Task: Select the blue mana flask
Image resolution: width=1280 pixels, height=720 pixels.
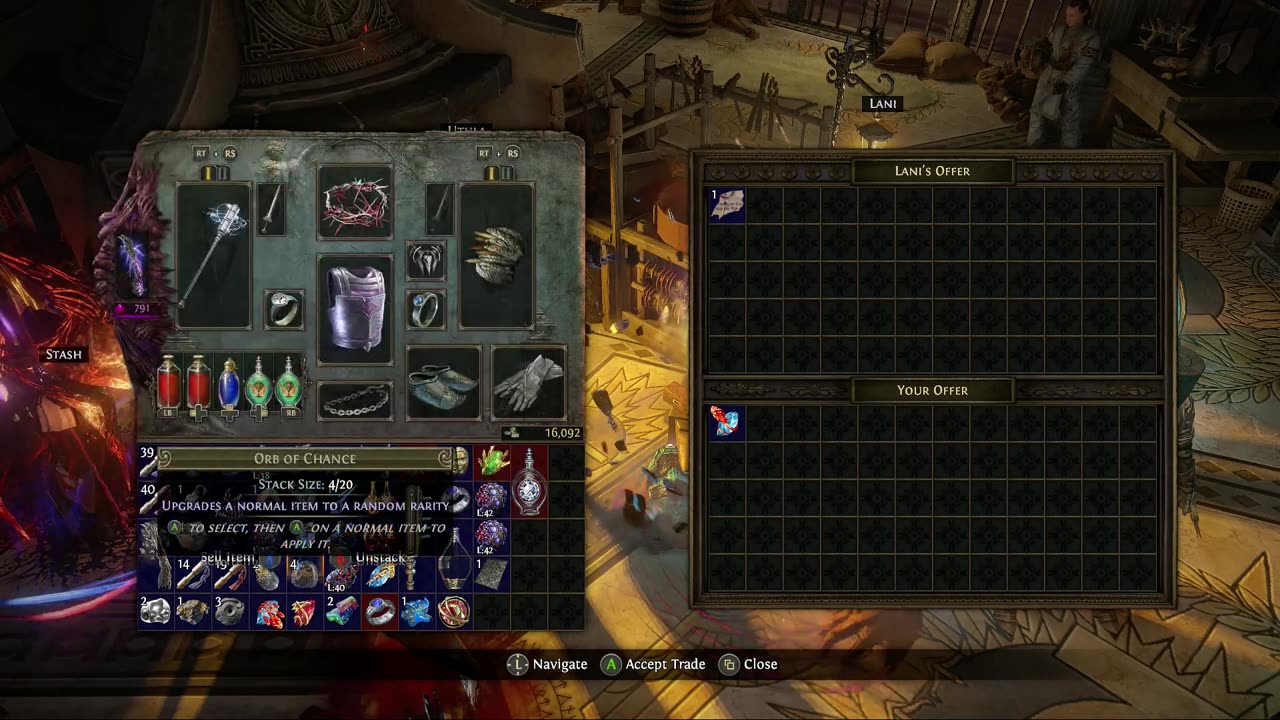Action: click(x=229, y=383)
